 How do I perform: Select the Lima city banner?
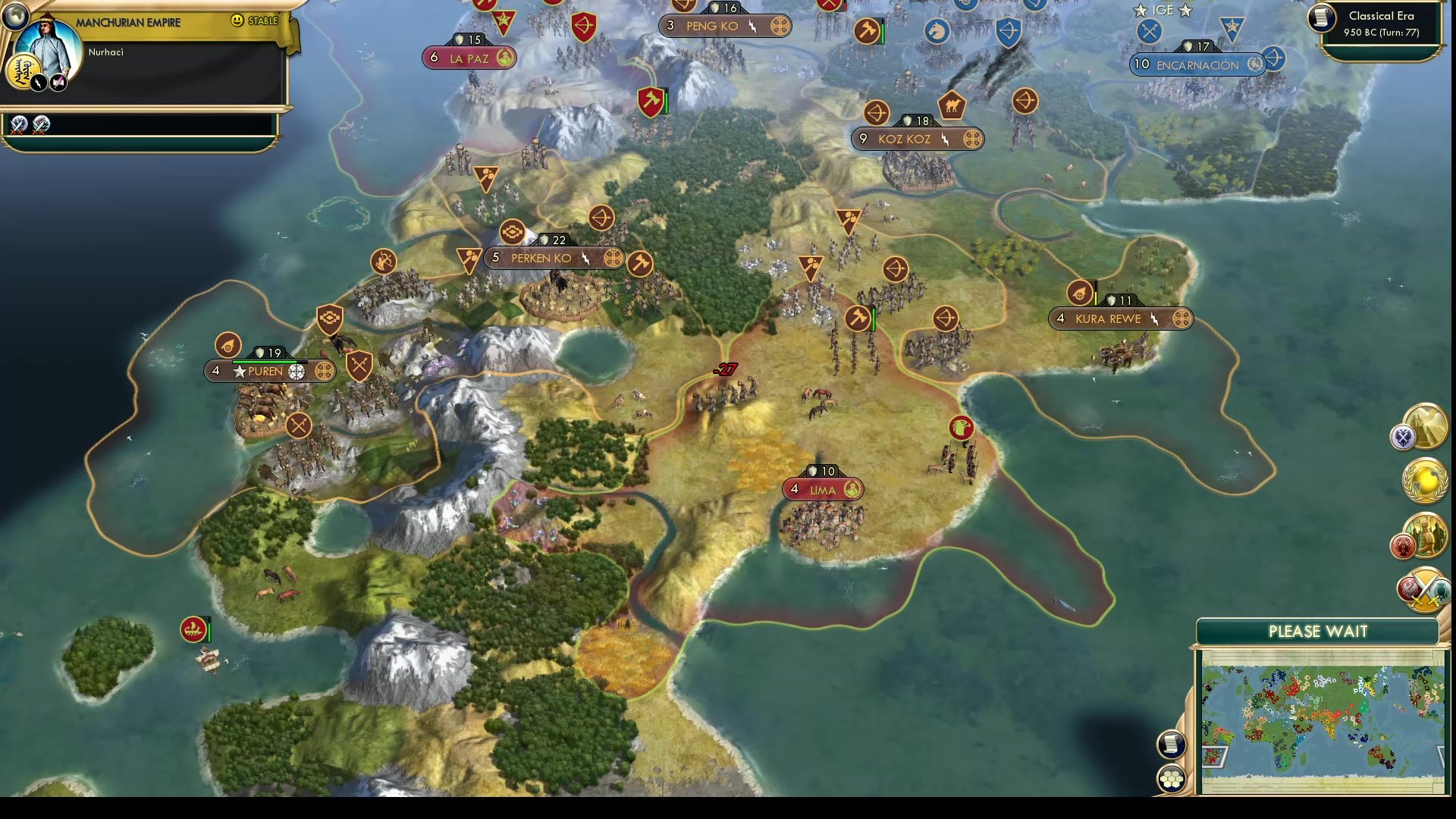click(823, 490)
